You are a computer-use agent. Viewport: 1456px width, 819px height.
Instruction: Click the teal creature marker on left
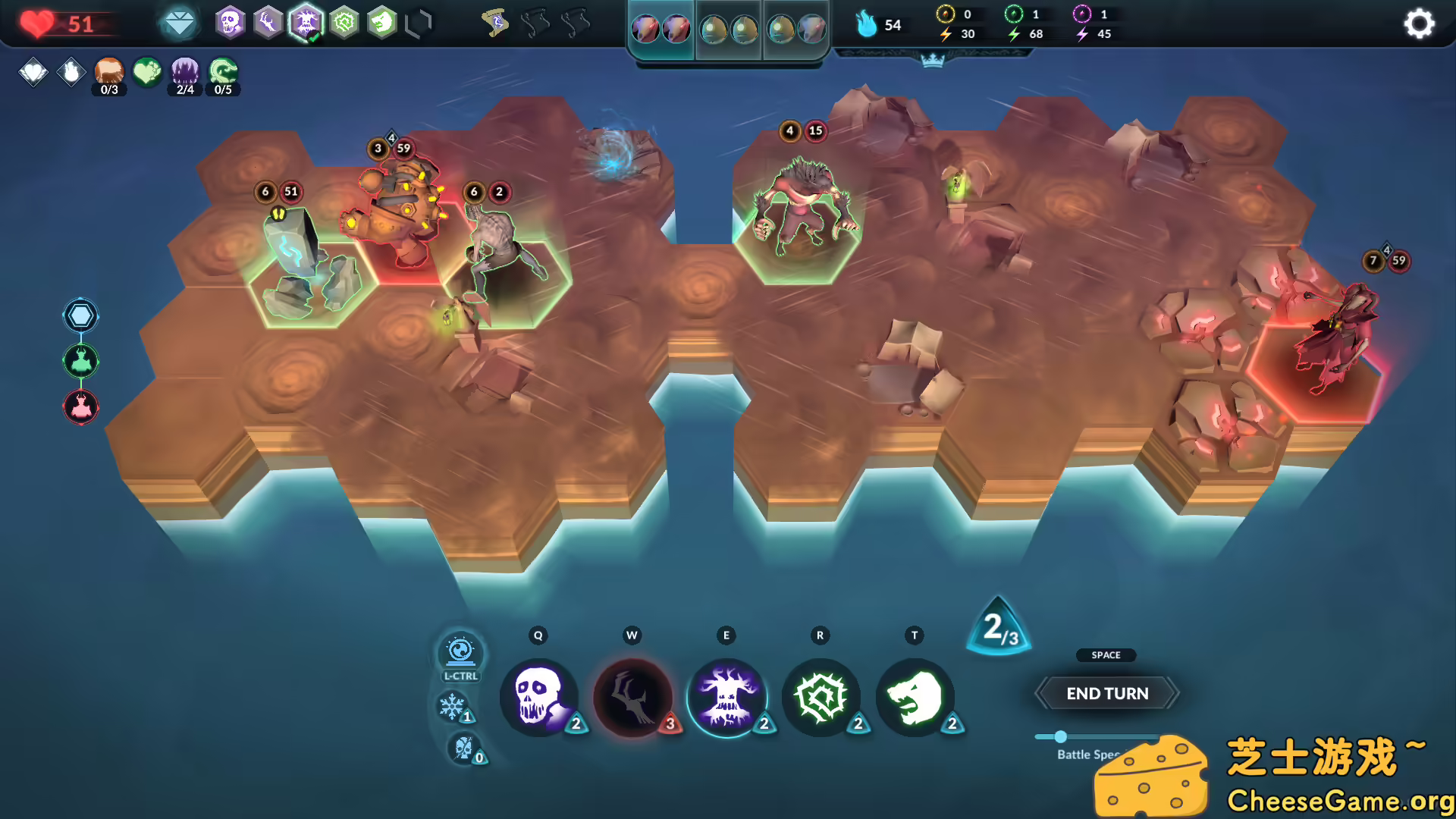click(81, 361)
